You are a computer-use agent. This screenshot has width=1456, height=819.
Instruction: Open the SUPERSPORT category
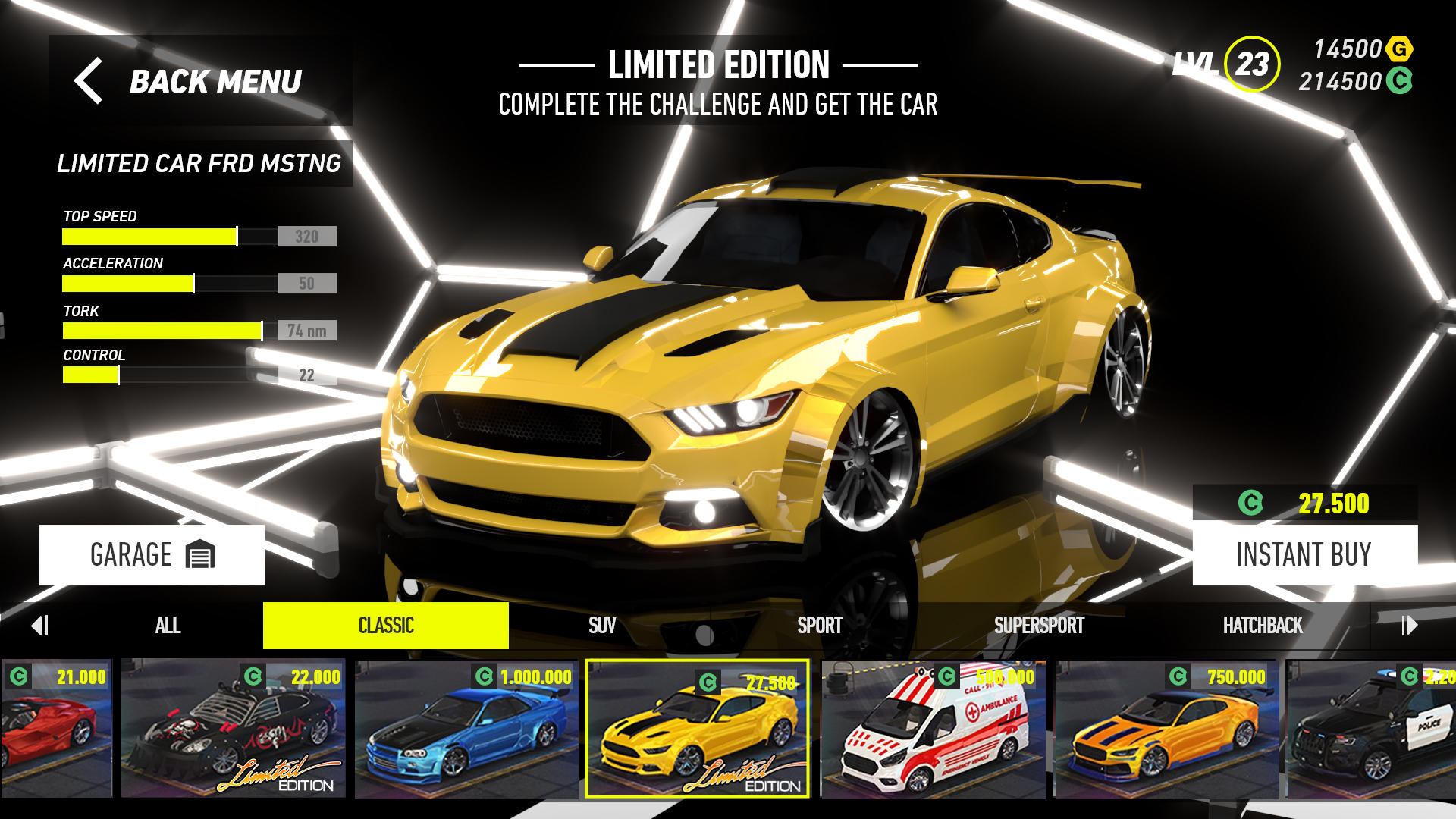coord(1040,626)
